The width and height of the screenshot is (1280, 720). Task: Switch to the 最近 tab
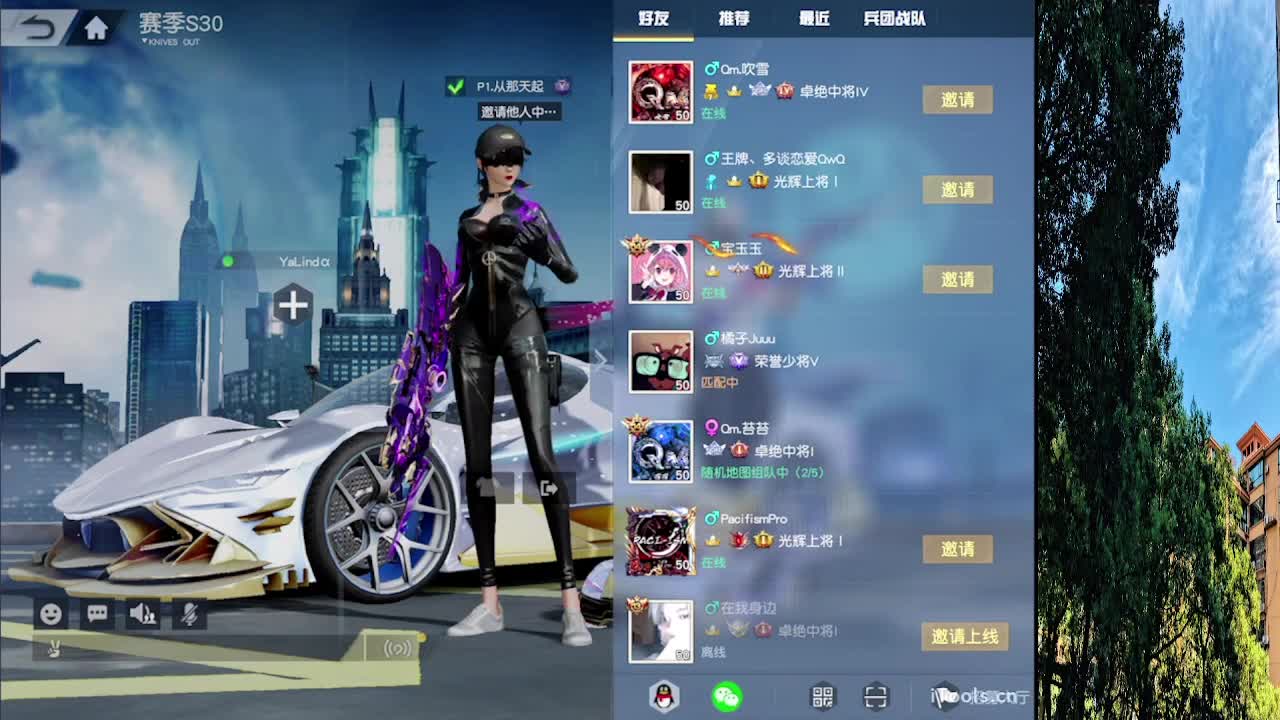pos(812,19)
